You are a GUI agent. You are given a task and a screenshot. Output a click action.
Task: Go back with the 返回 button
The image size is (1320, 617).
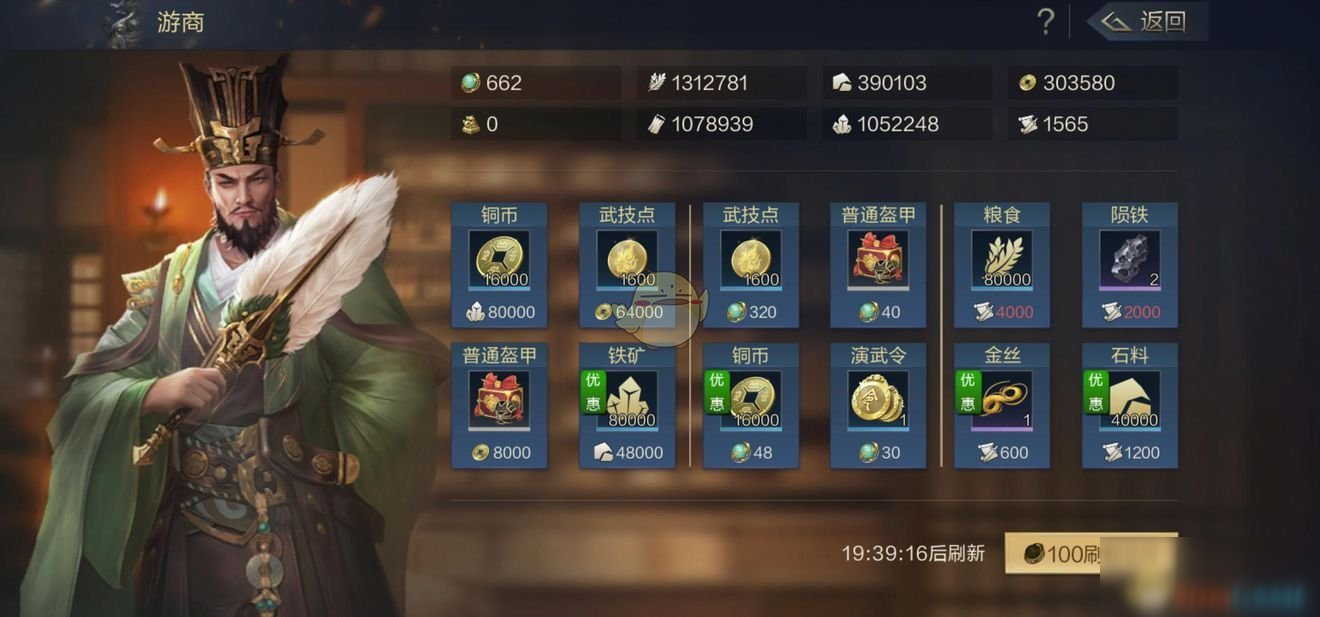(x=1148, y=21)
